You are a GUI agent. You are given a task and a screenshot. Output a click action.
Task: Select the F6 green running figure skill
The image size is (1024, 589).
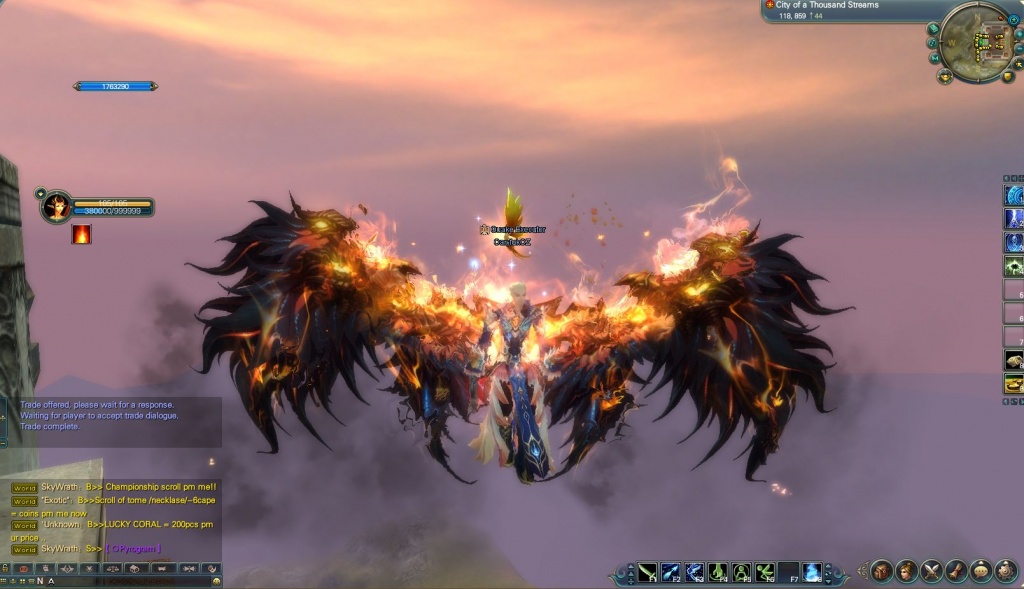(765, 572)
